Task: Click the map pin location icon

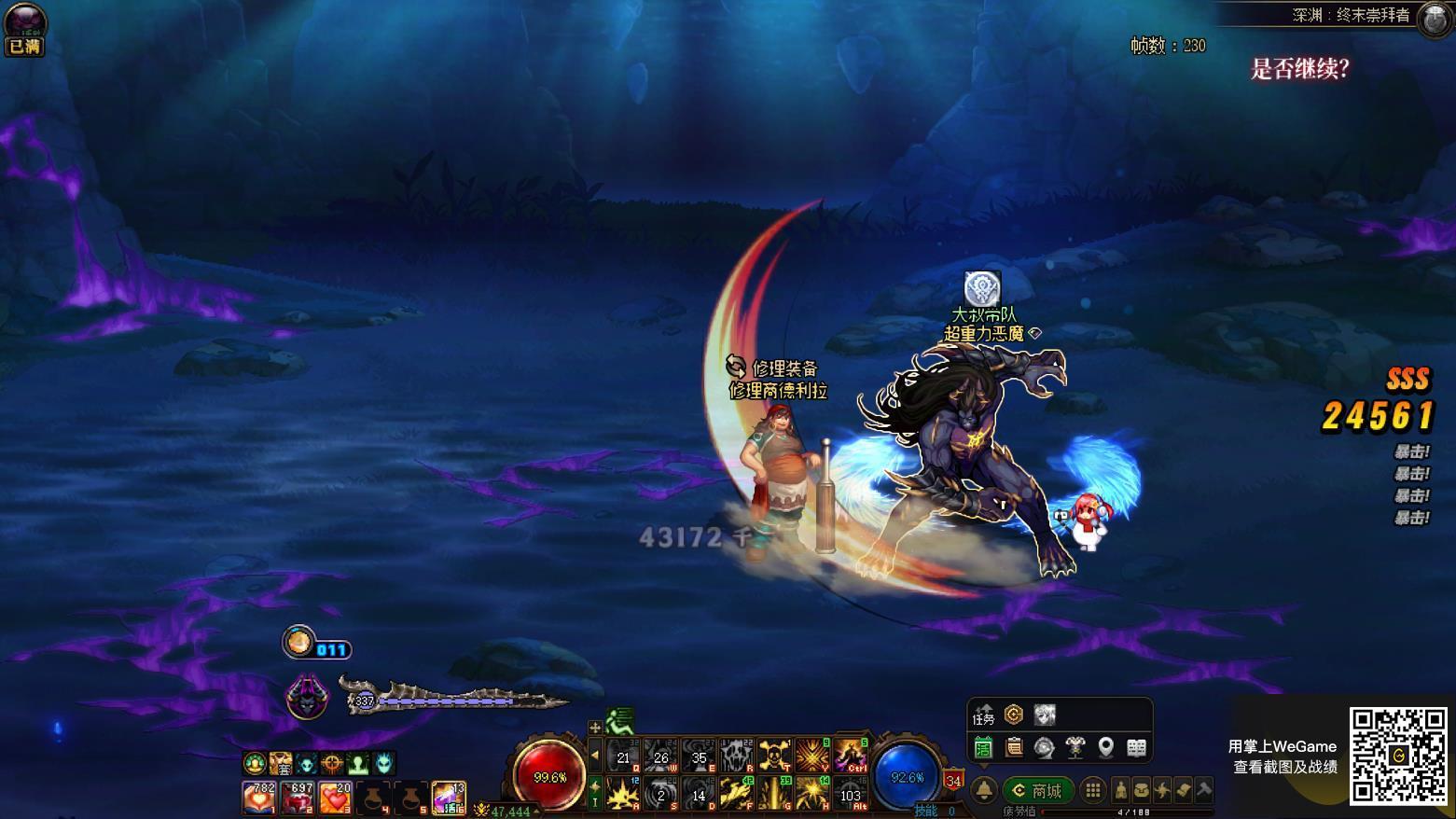Action: click(1105, 747)
